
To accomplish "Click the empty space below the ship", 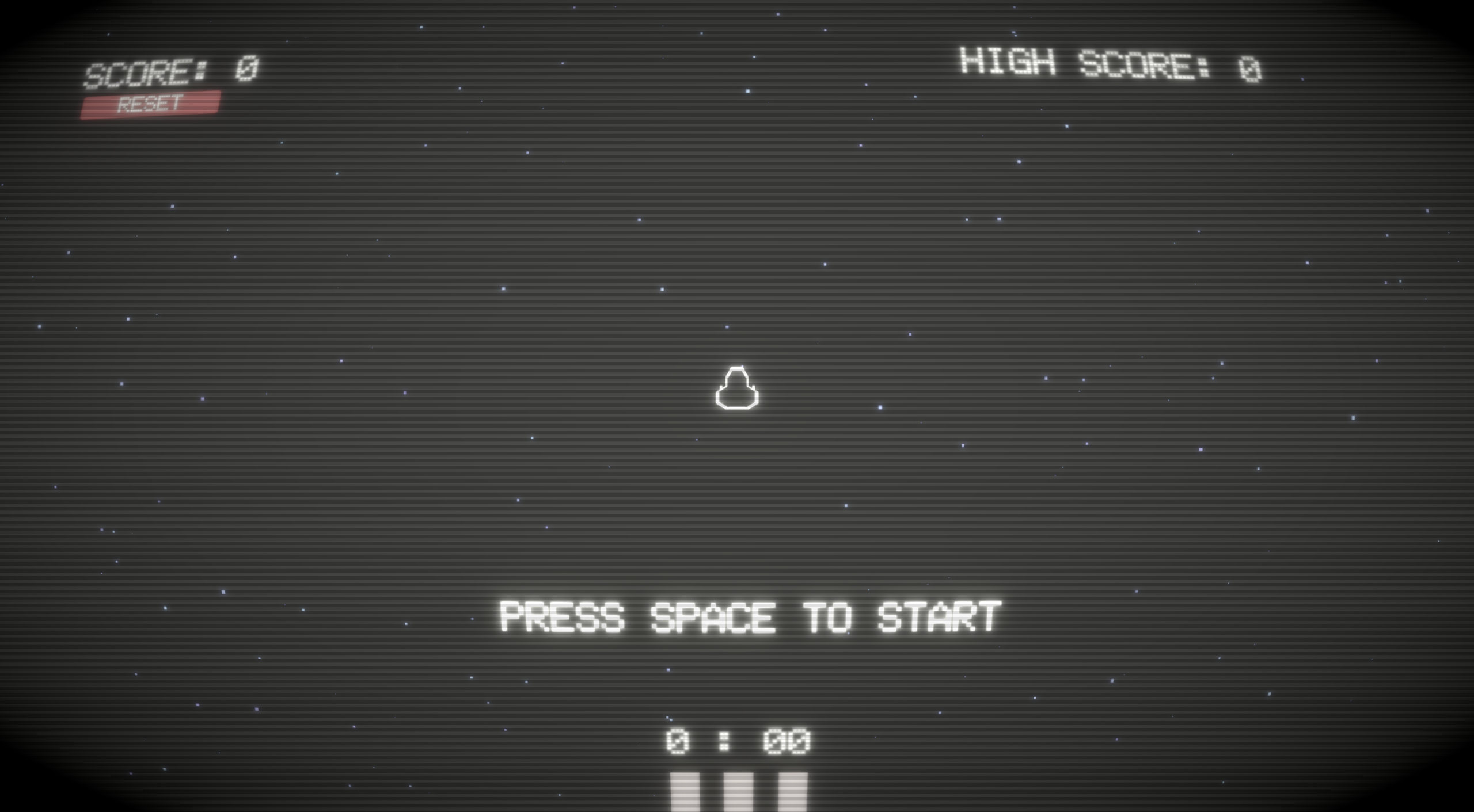I will pyautogui.click(x=737, y=506).
